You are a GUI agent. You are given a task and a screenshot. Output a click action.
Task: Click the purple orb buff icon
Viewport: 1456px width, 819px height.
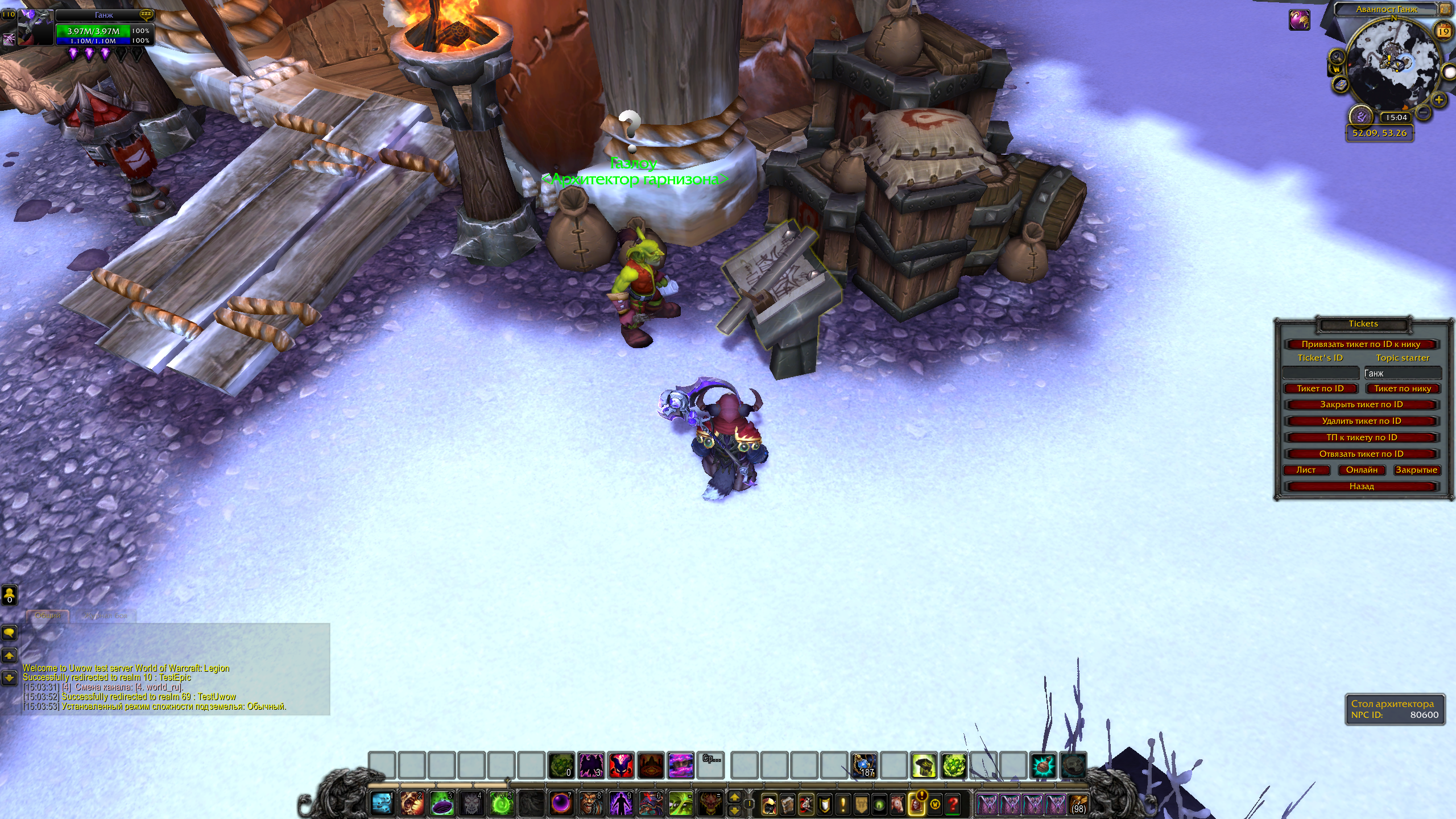pos(1299,20)
